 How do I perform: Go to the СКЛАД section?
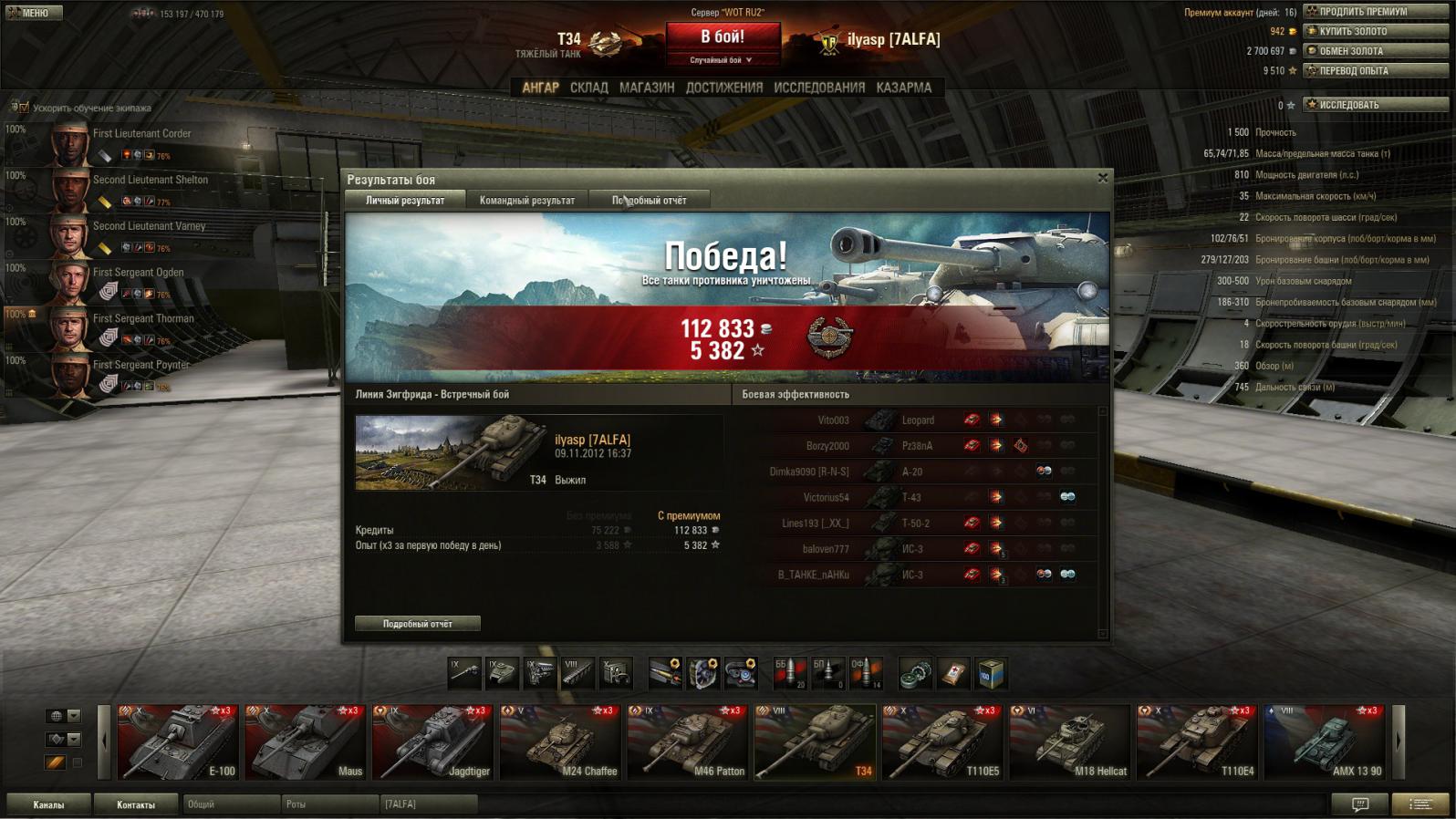(588, 88)
